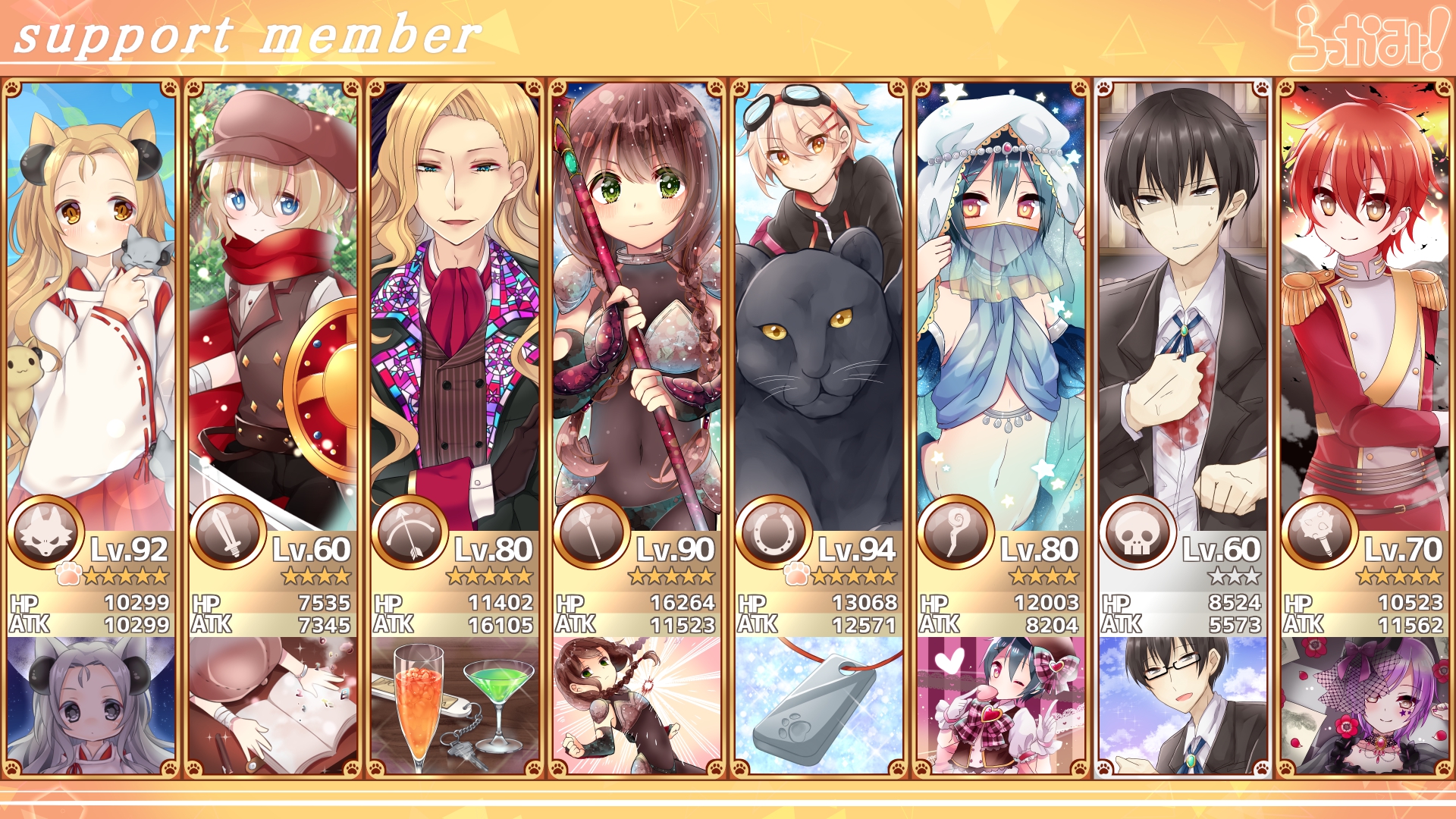Choose the Lv.70 red-haired mace soldier card
The image size is (1456, 819).
tap(1365, 303)
